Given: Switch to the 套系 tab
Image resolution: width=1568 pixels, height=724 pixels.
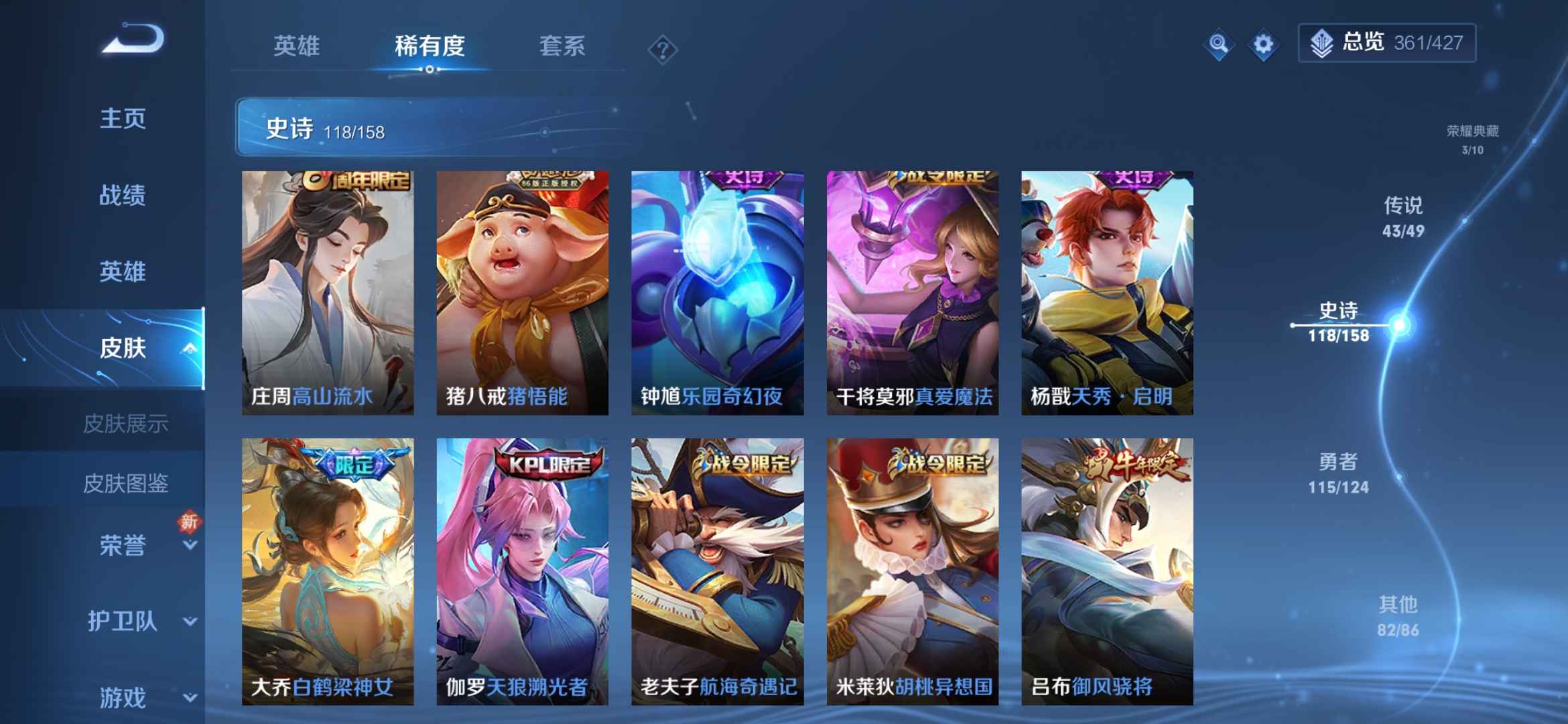Looking at the screenshot, I should pyautogui.click(x=563, y=47).
